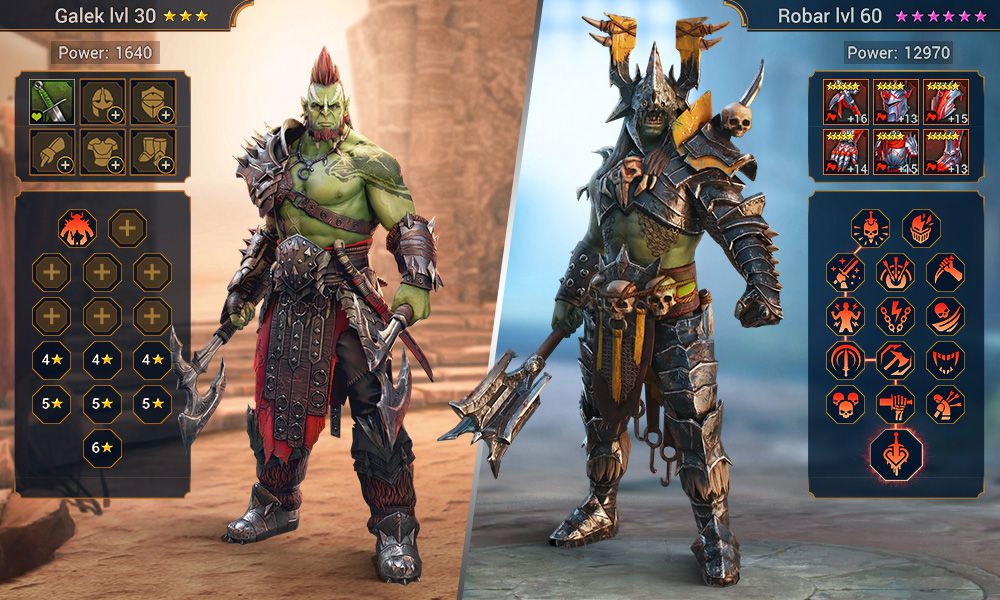1000x600 pixels.
Task: Open the fist gripping hammer mastery
Action: [x=895, y=404]
